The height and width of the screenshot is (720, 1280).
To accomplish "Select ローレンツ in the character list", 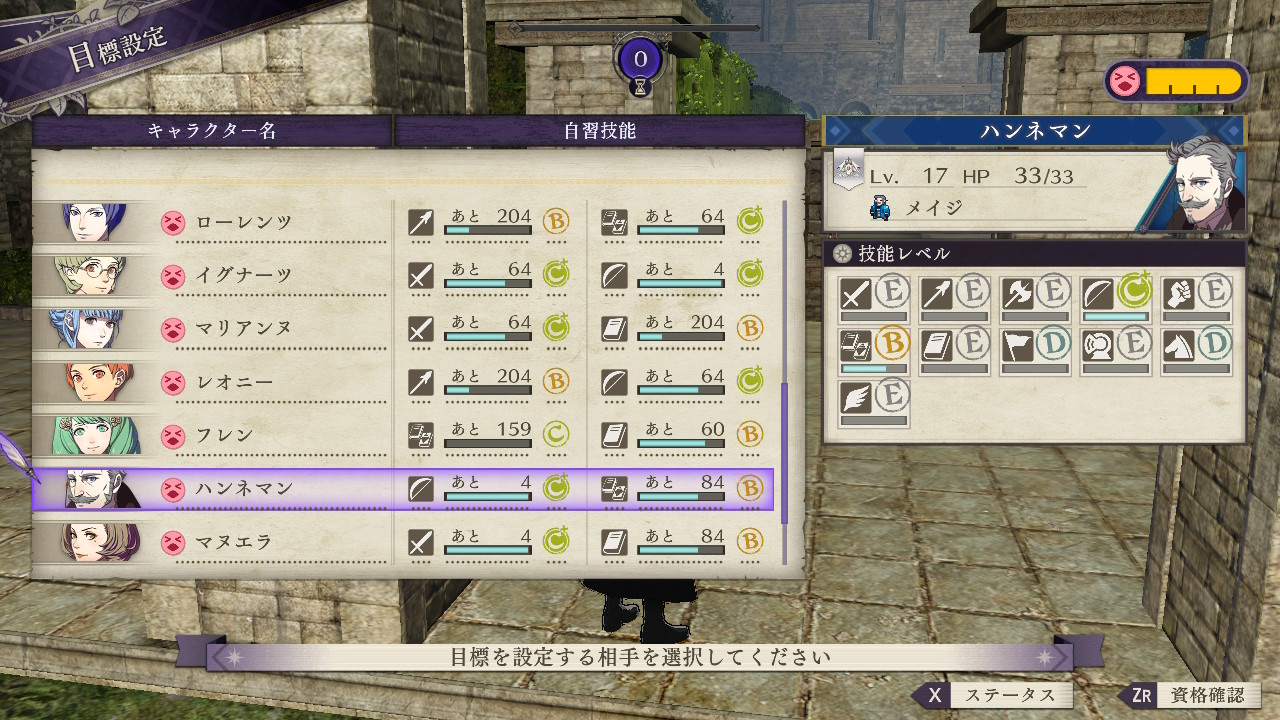I will point(243,222).
